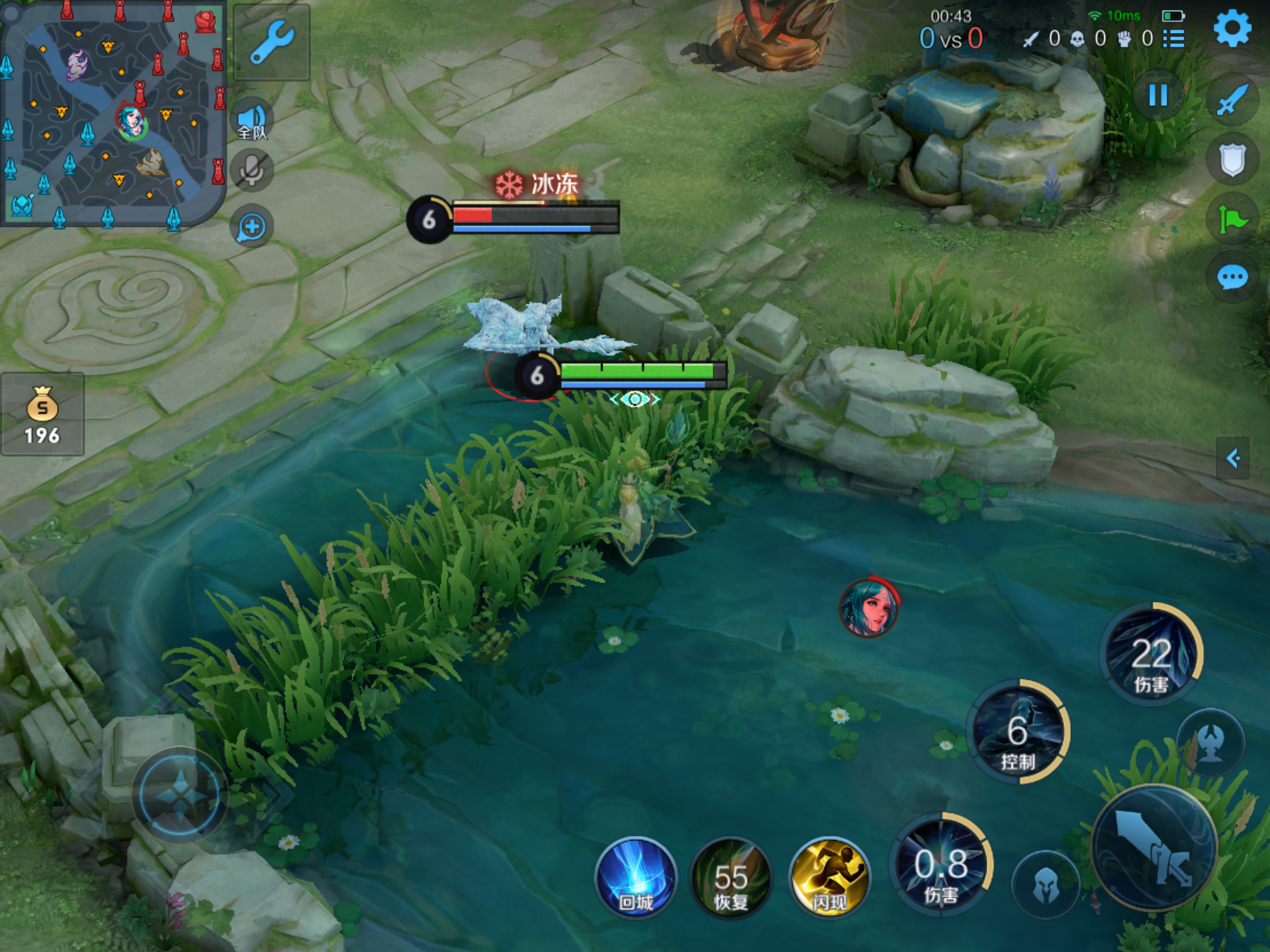Activate the Recall (回城) skill
1270x952 pixels.
pos(636,877)
